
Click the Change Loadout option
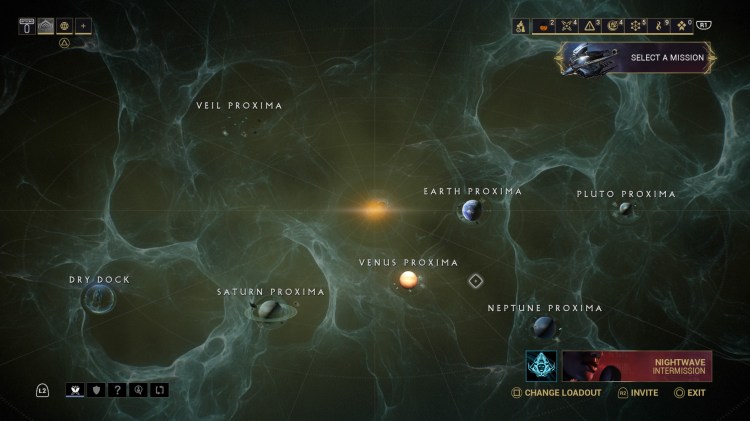558,393
